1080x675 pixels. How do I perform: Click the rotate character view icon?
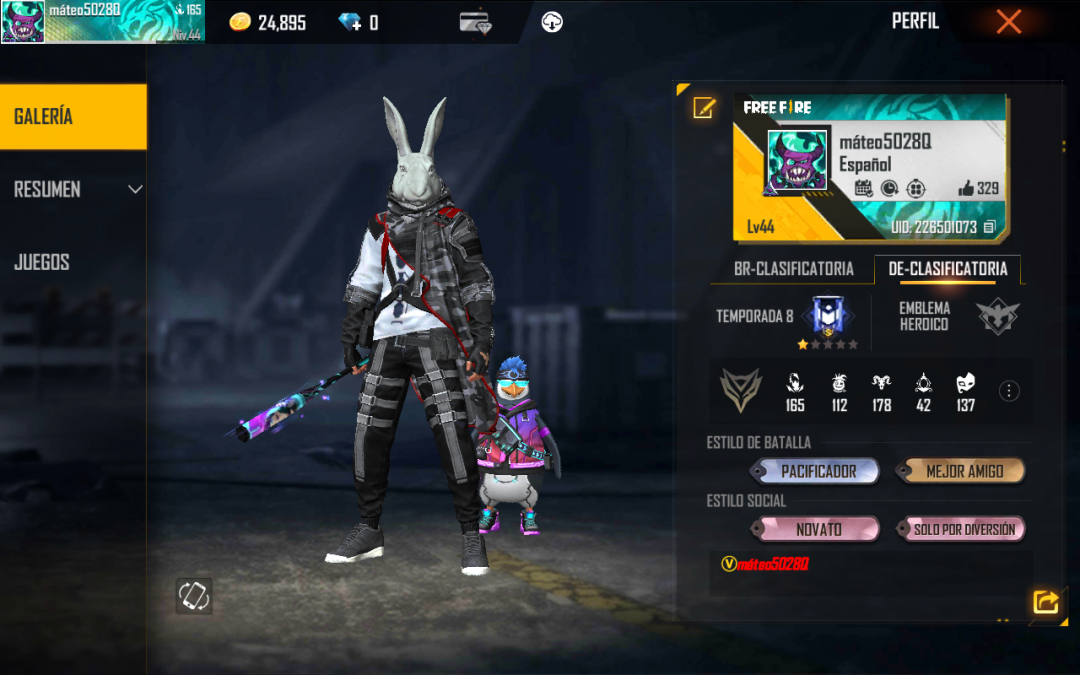point(194,596)
